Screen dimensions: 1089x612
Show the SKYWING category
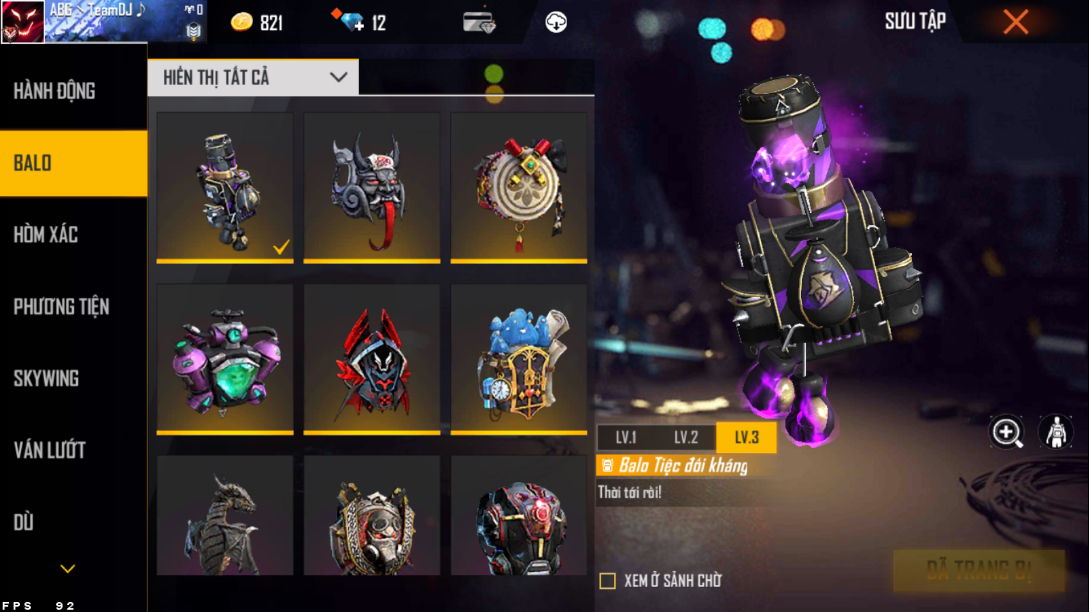46,379
